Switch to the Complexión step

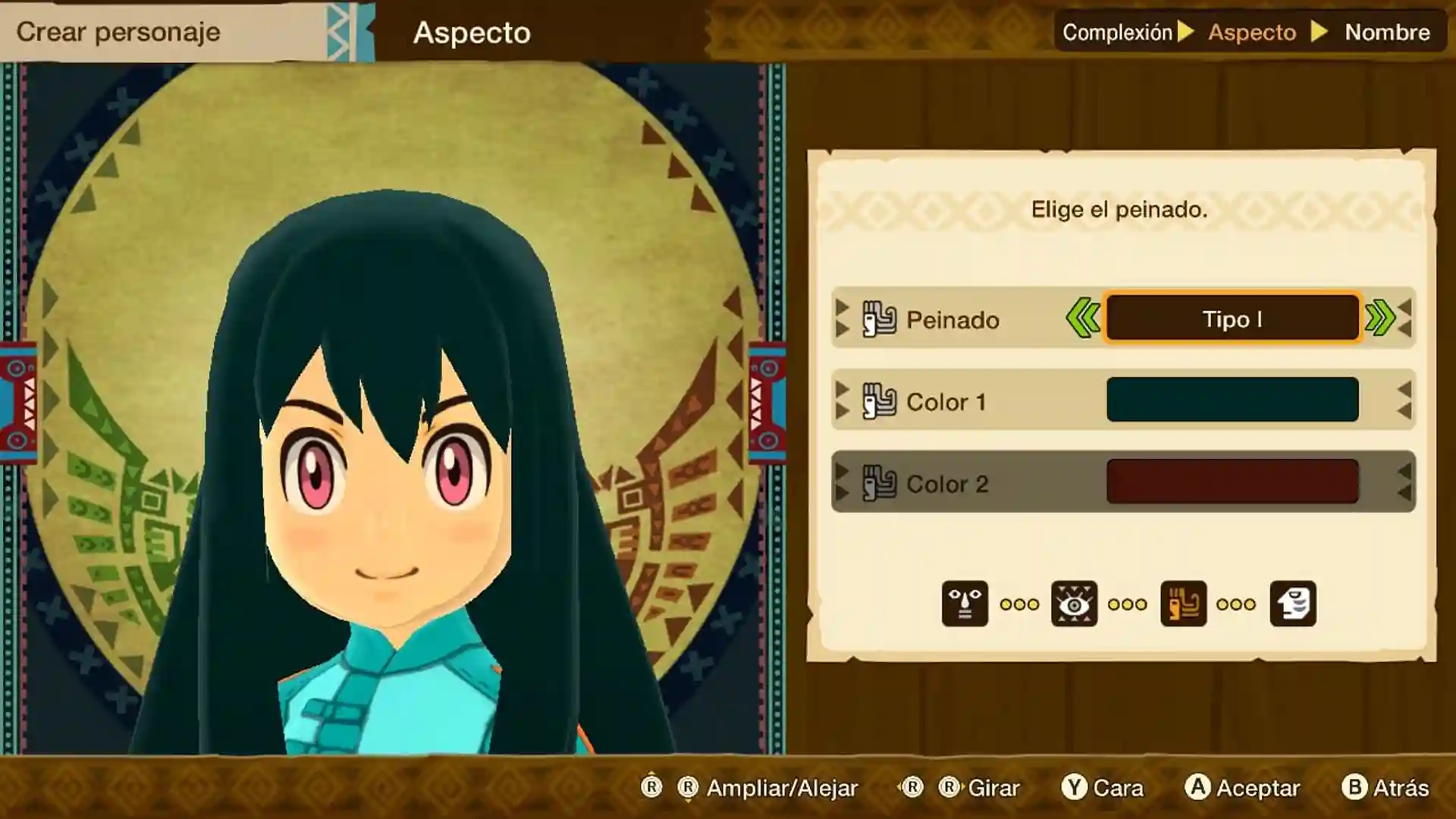coord(1116,32)
